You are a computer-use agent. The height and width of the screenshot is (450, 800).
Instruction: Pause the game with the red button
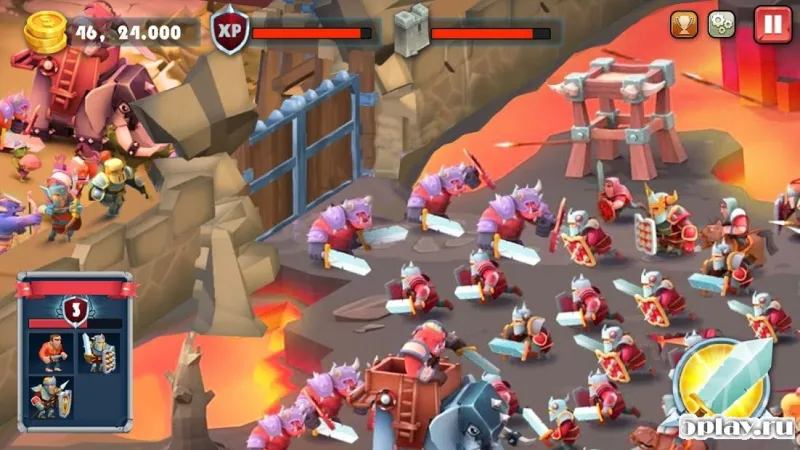[x=772, y=24]
